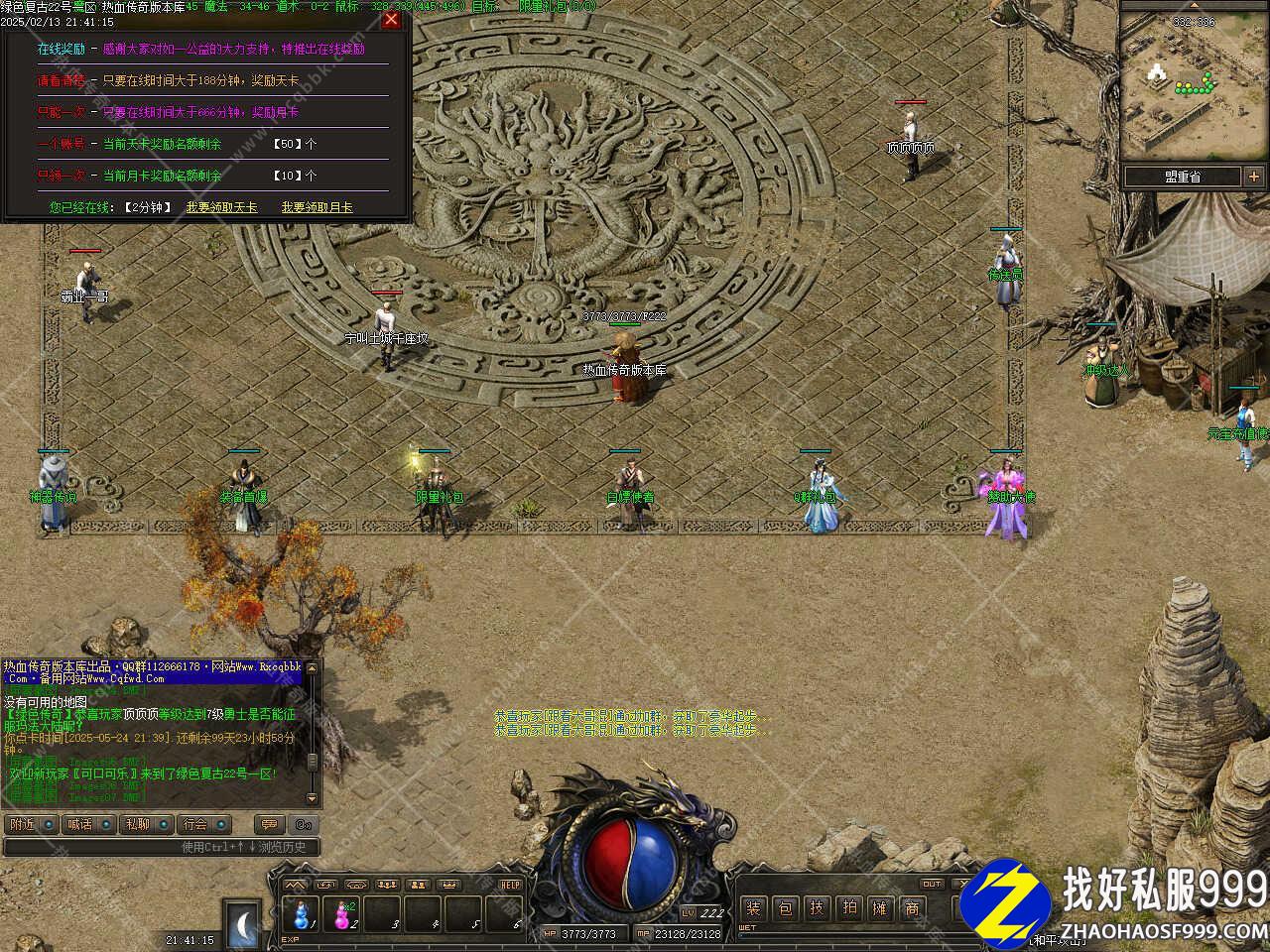Use the blue potion in slot 1
The image size is (1270, 952).
pos(301,914)
